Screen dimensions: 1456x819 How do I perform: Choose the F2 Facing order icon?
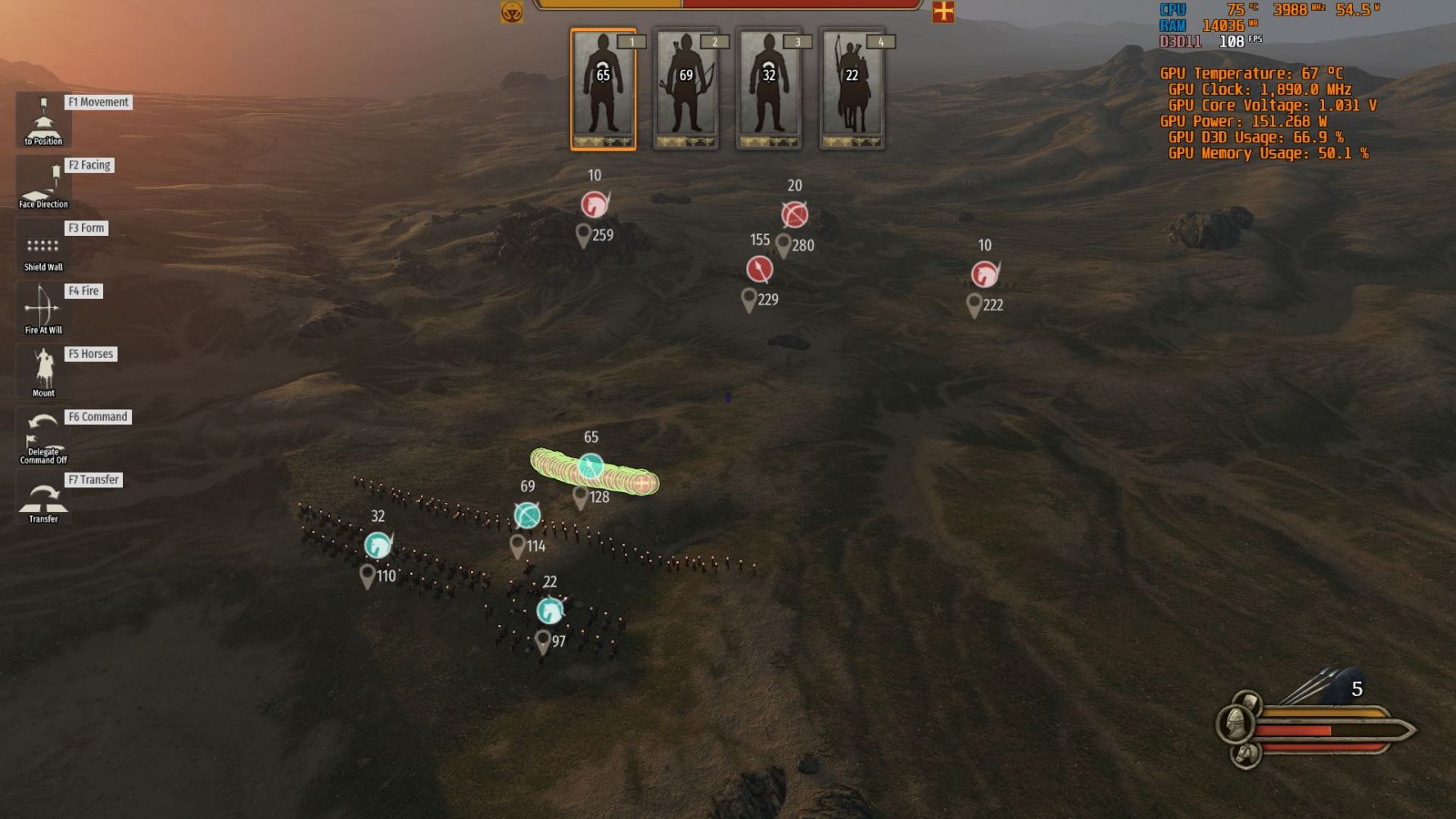43,183
